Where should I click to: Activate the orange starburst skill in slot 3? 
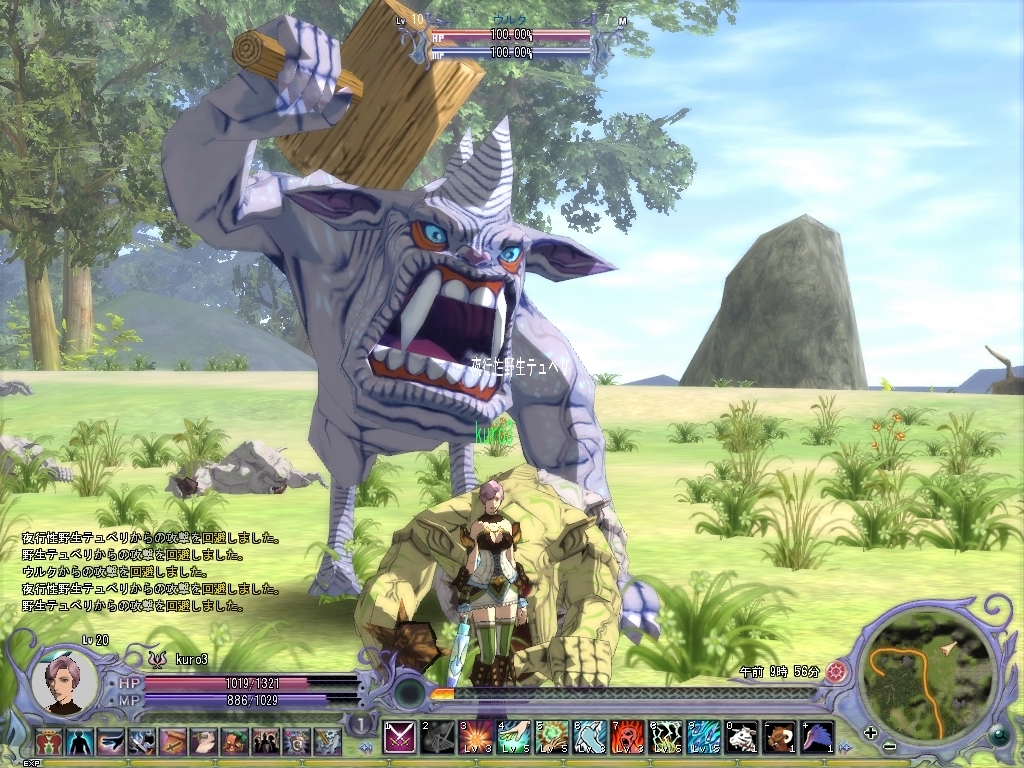tap(476, 737)
